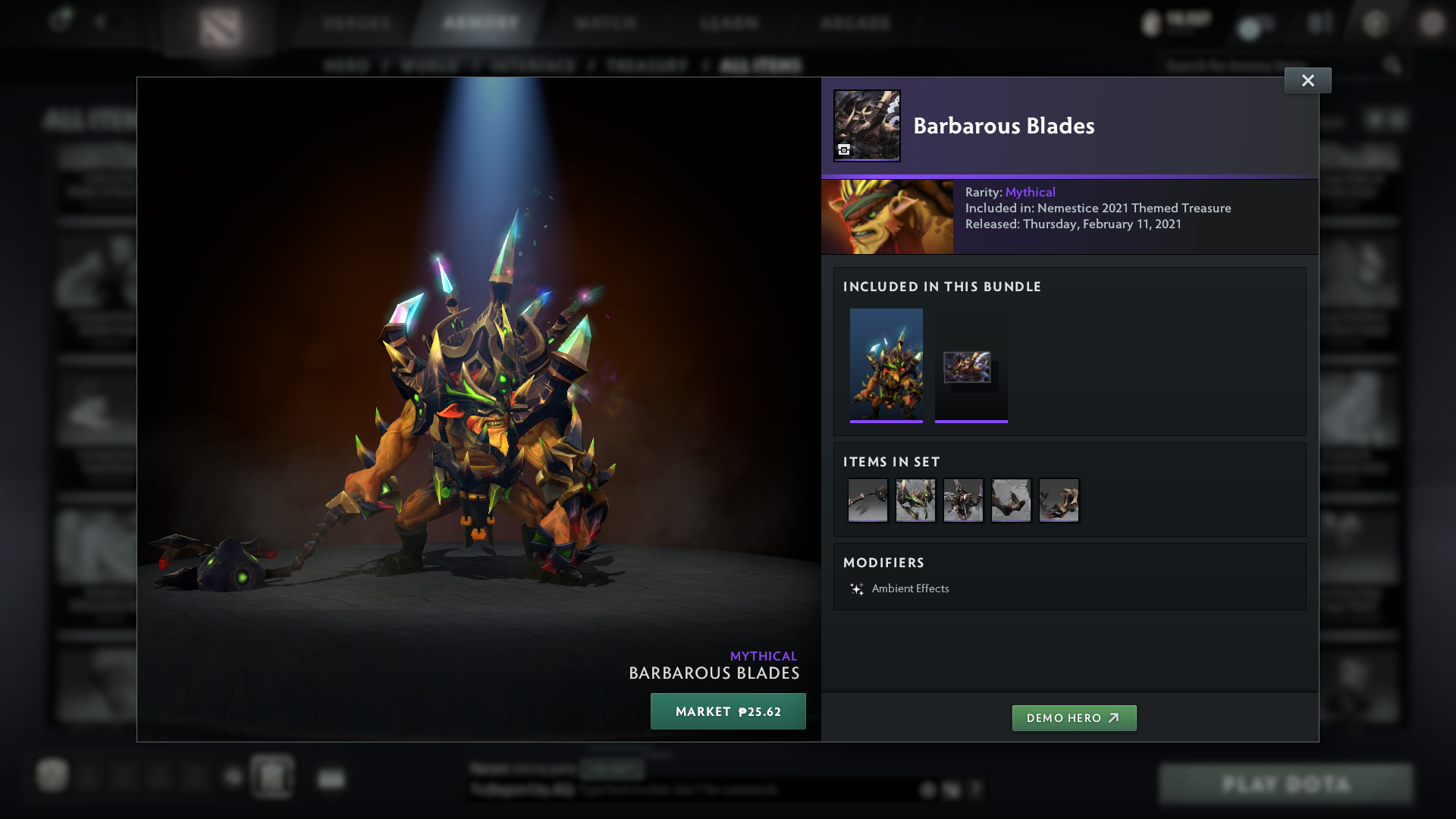Close the Barbarous Blades item window
This screenshot has height=819, width=1456.
pos(1307,80)
